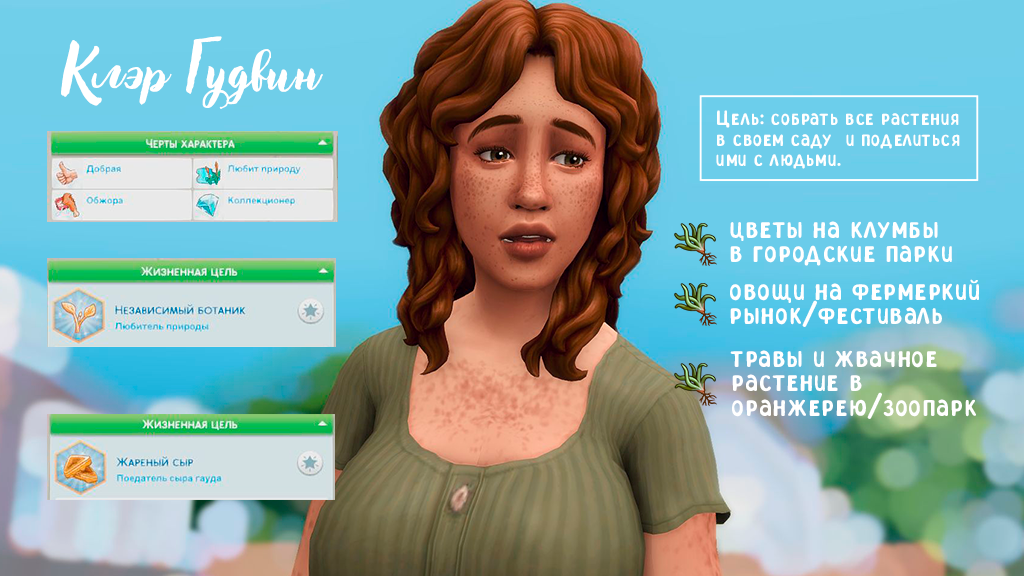Collapse the panel containing "Независимый ботаник"
This screenshot has width=1024, height=576.
(322, 271)
